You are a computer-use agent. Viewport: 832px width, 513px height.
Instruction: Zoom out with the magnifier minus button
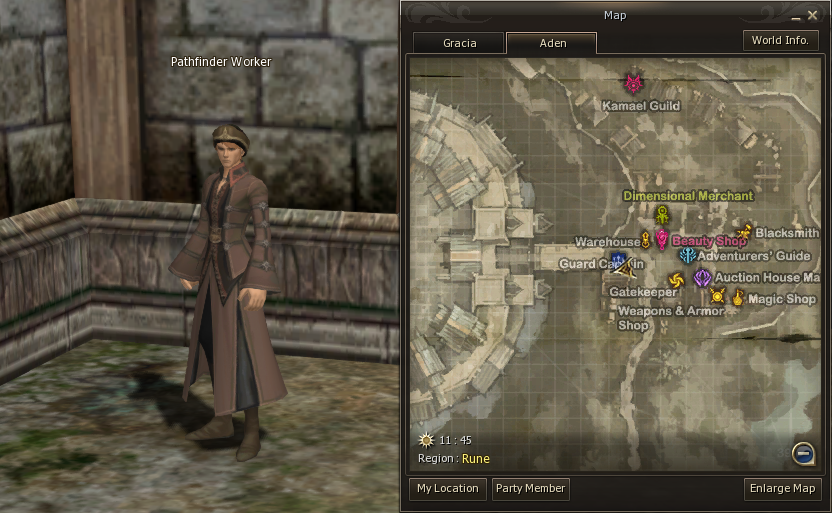[x=802, y=454]
